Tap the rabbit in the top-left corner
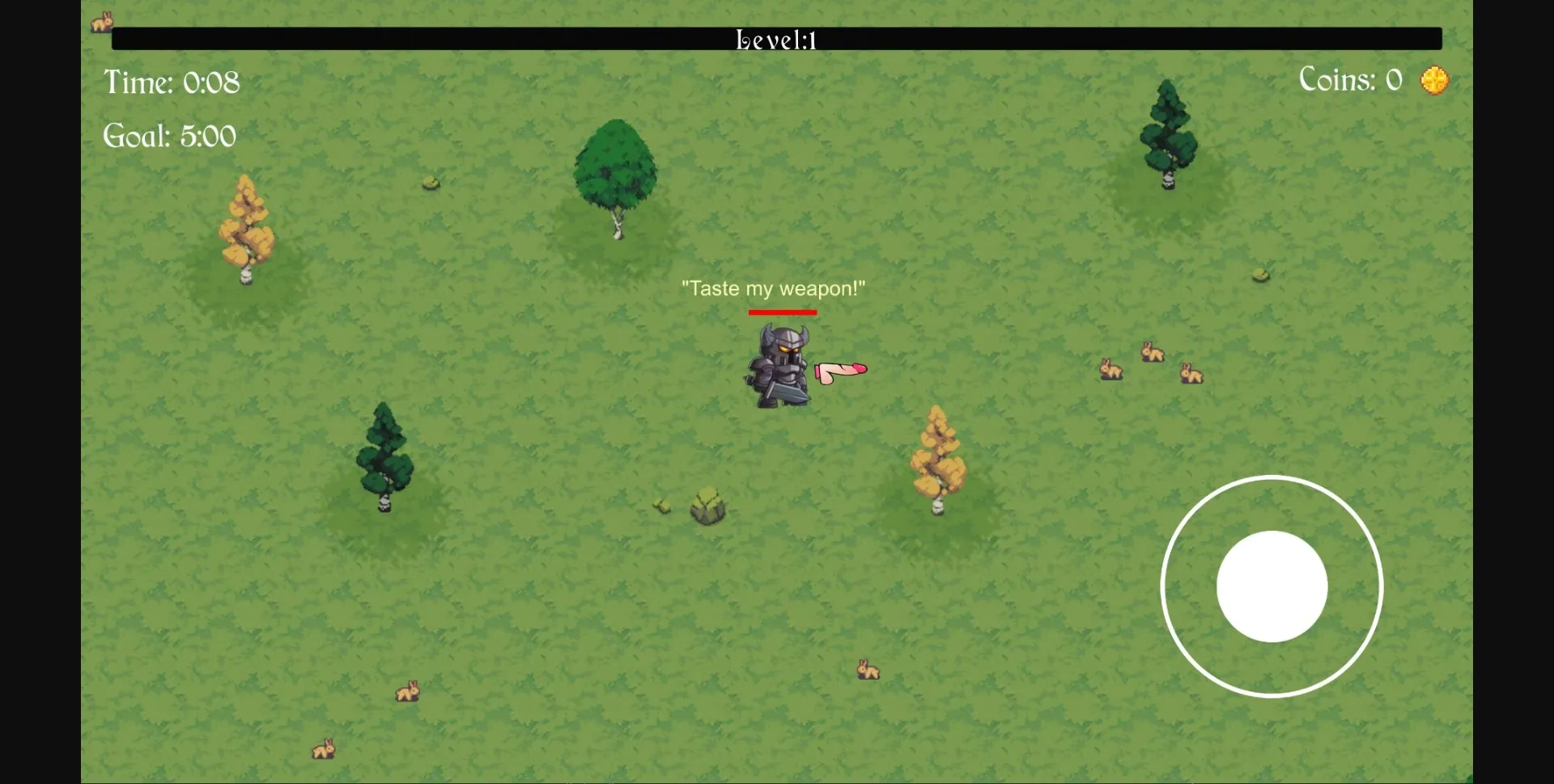 [x=100, y=22]
